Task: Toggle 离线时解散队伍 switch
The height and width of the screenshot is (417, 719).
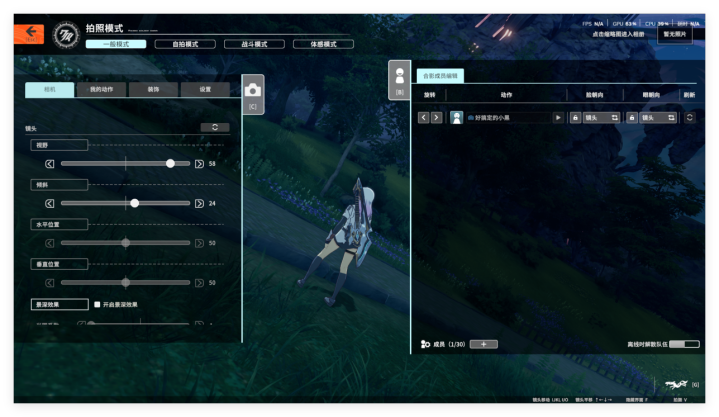Action: (684, 344)
